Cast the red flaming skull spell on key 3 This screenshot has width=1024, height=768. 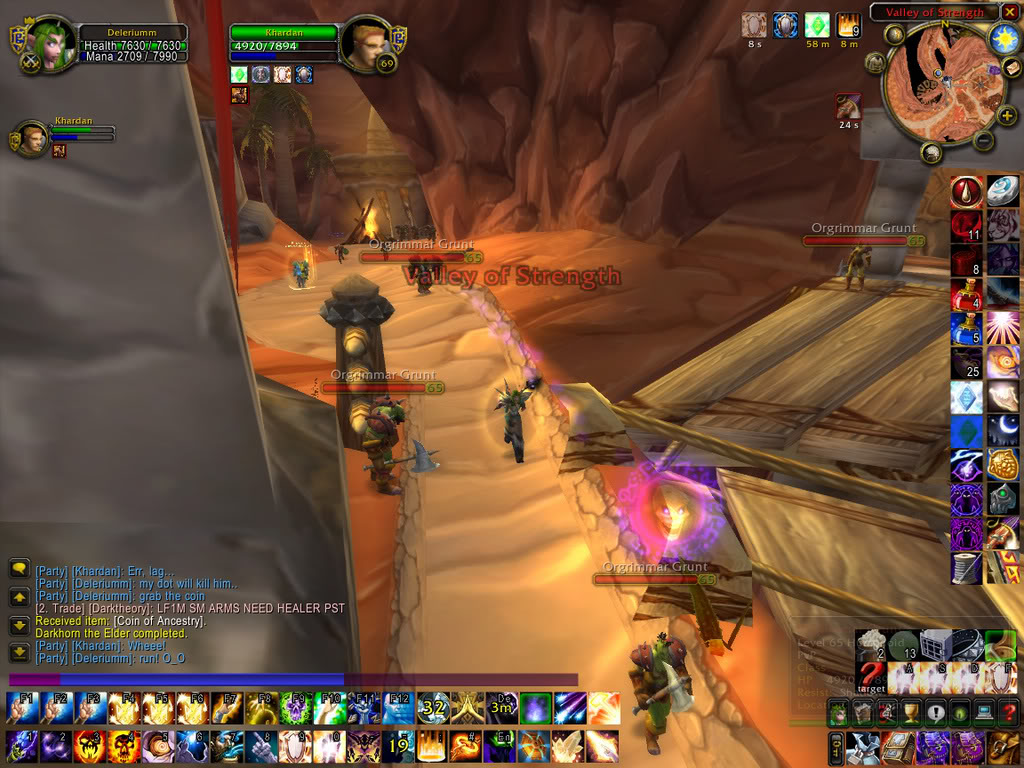pyautogui.click(x=90, y=746)
